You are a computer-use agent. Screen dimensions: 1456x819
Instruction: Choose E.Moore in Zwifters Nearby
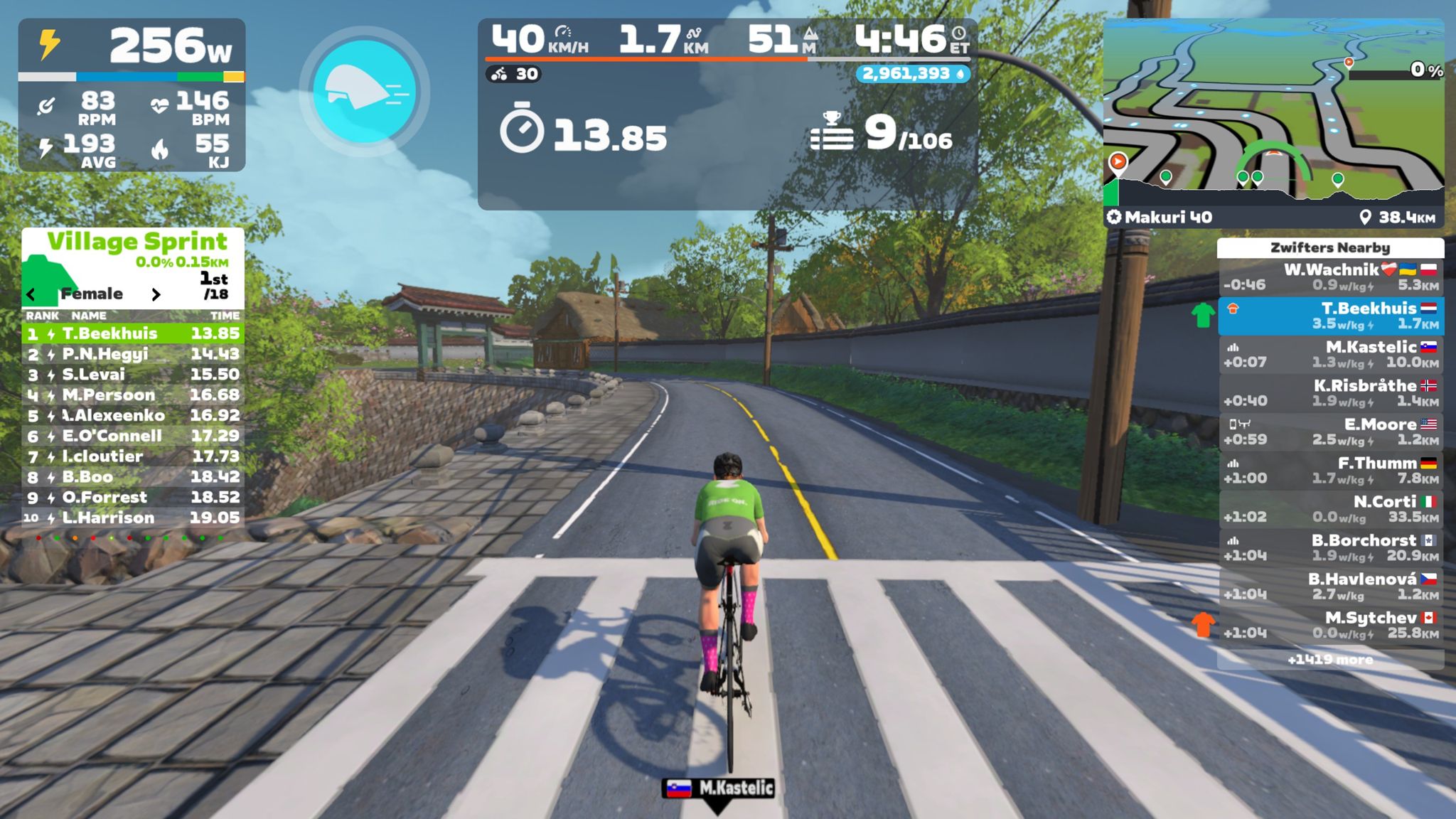tap(1330, 432)
